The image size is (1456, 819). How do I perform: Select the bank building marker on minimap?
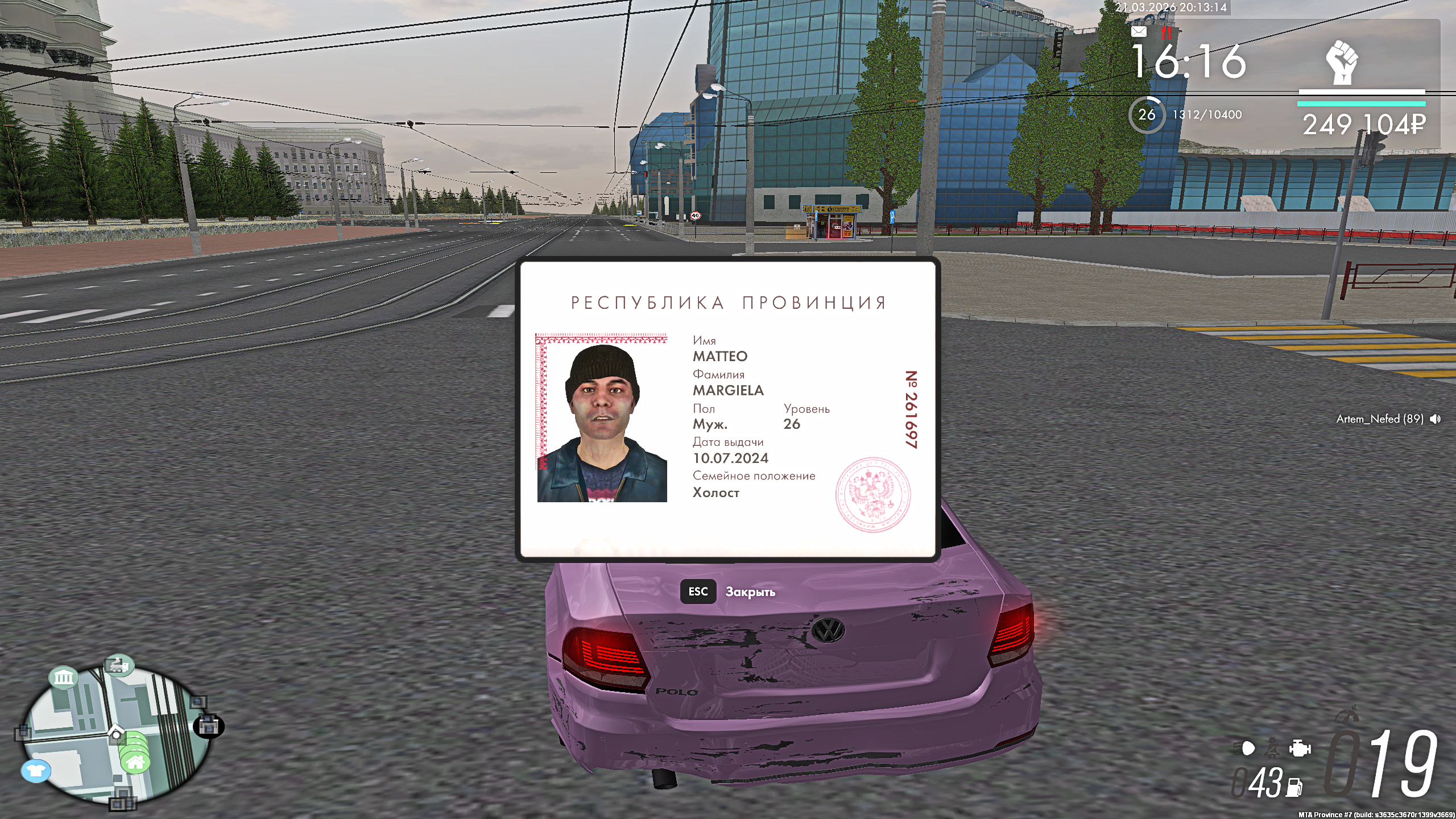63,677
